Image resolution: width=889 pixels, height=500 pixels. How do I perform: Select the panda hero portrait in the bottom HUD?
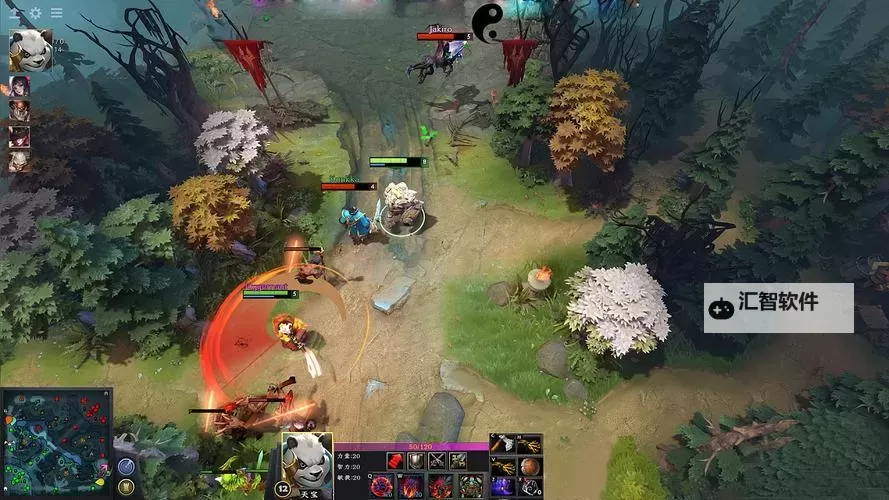pos(306,460)
